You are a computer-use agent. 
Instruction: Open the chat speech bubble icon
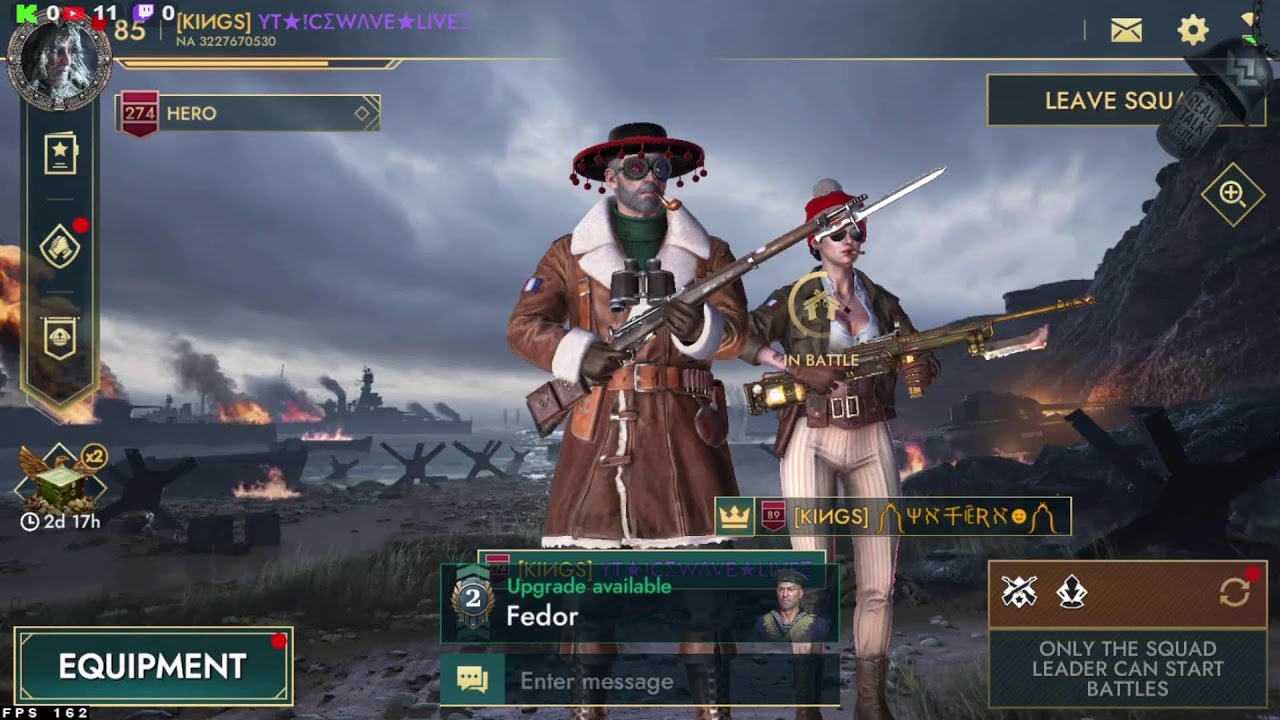[x=472, y=681]
